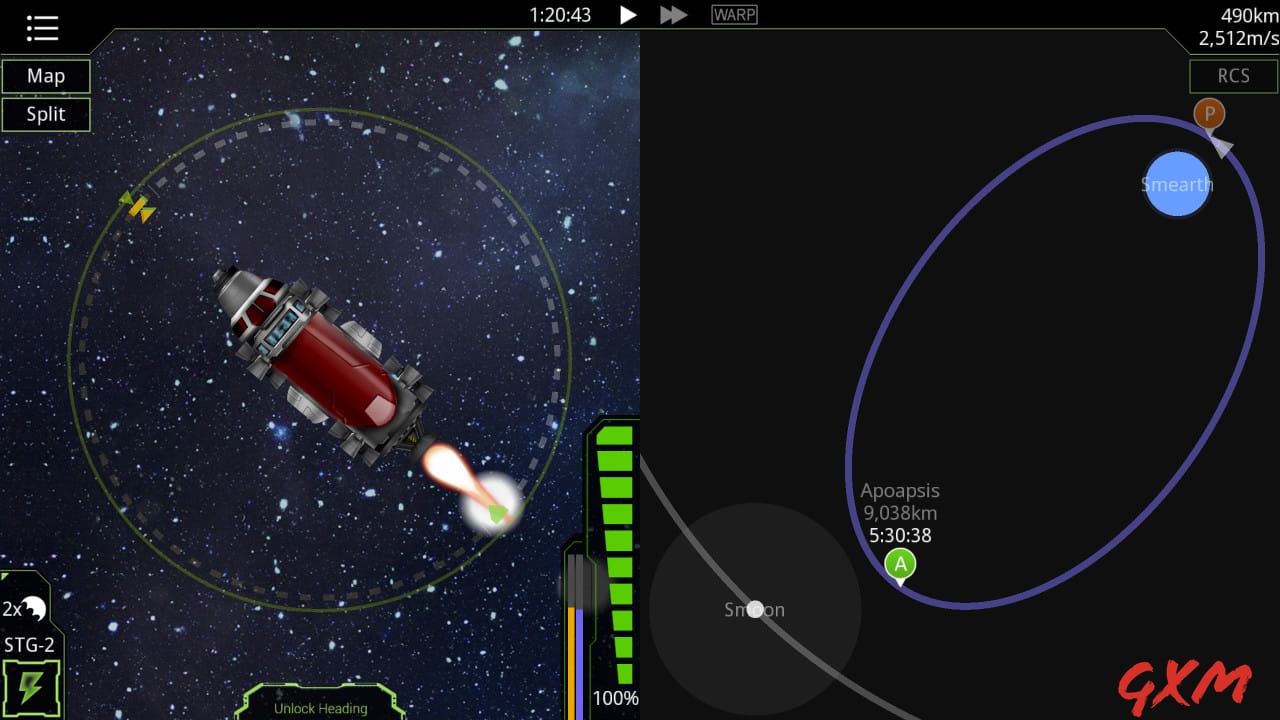Click Unlock Heading
This screenshot has height=720, width=1280.
pos(320,707)
